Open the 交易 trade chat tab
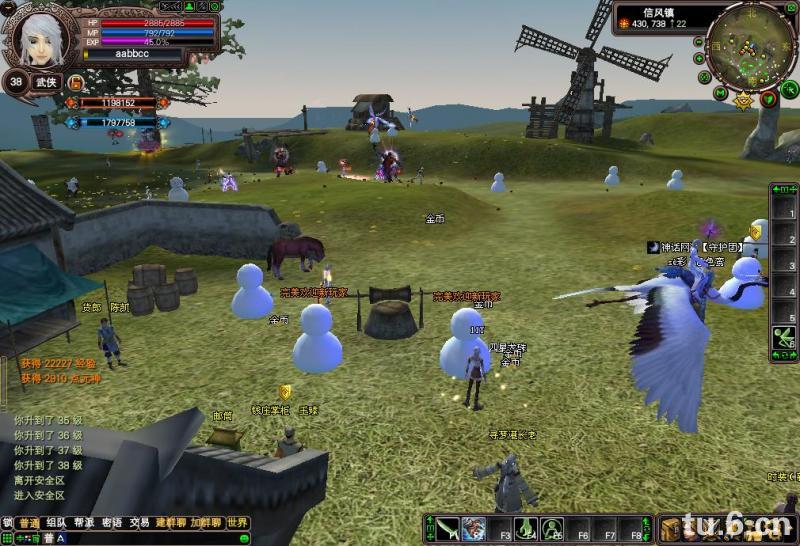The height and width of the screenshot is (546, 800). (x=139, y=523)
